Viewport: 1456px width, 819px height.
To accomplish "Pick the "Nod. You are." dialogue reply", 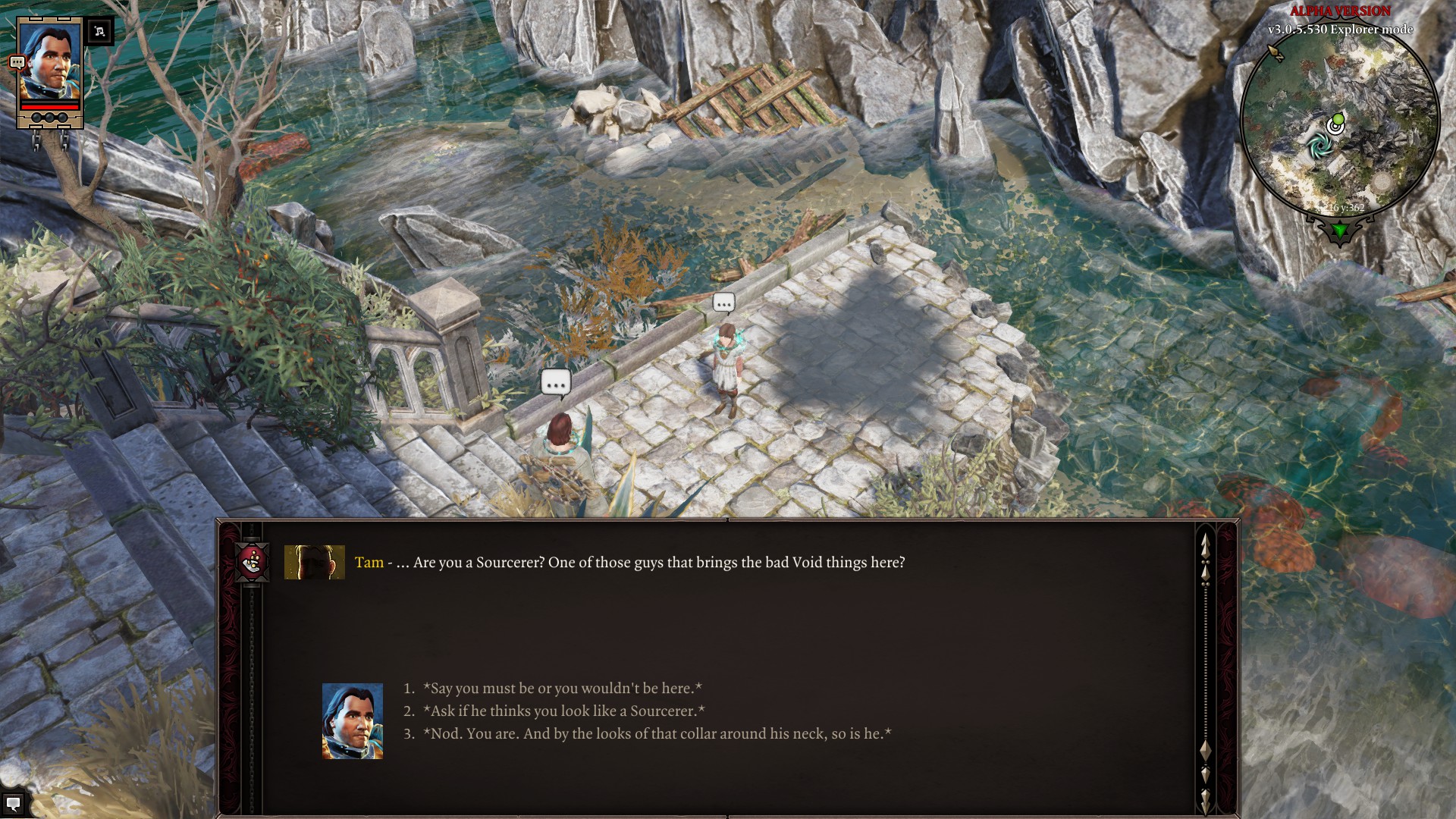I will (x=657, y=734).
